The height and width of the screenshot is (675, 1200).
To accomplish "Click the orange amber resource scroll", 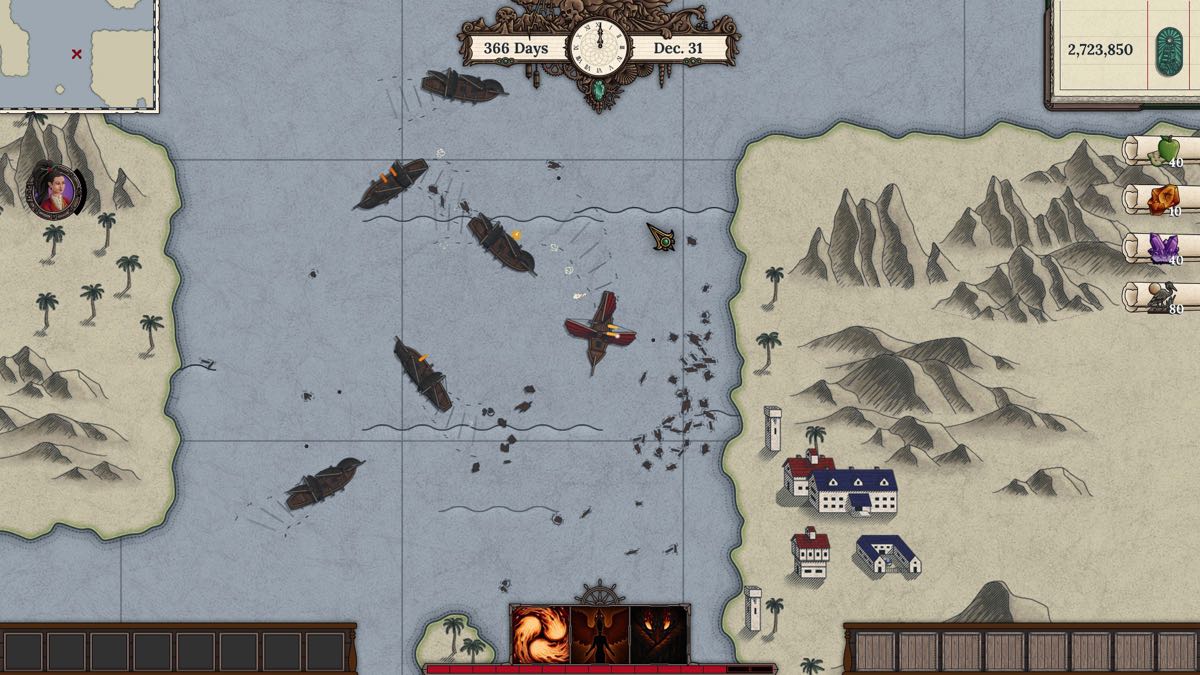I will (1163, 200).
